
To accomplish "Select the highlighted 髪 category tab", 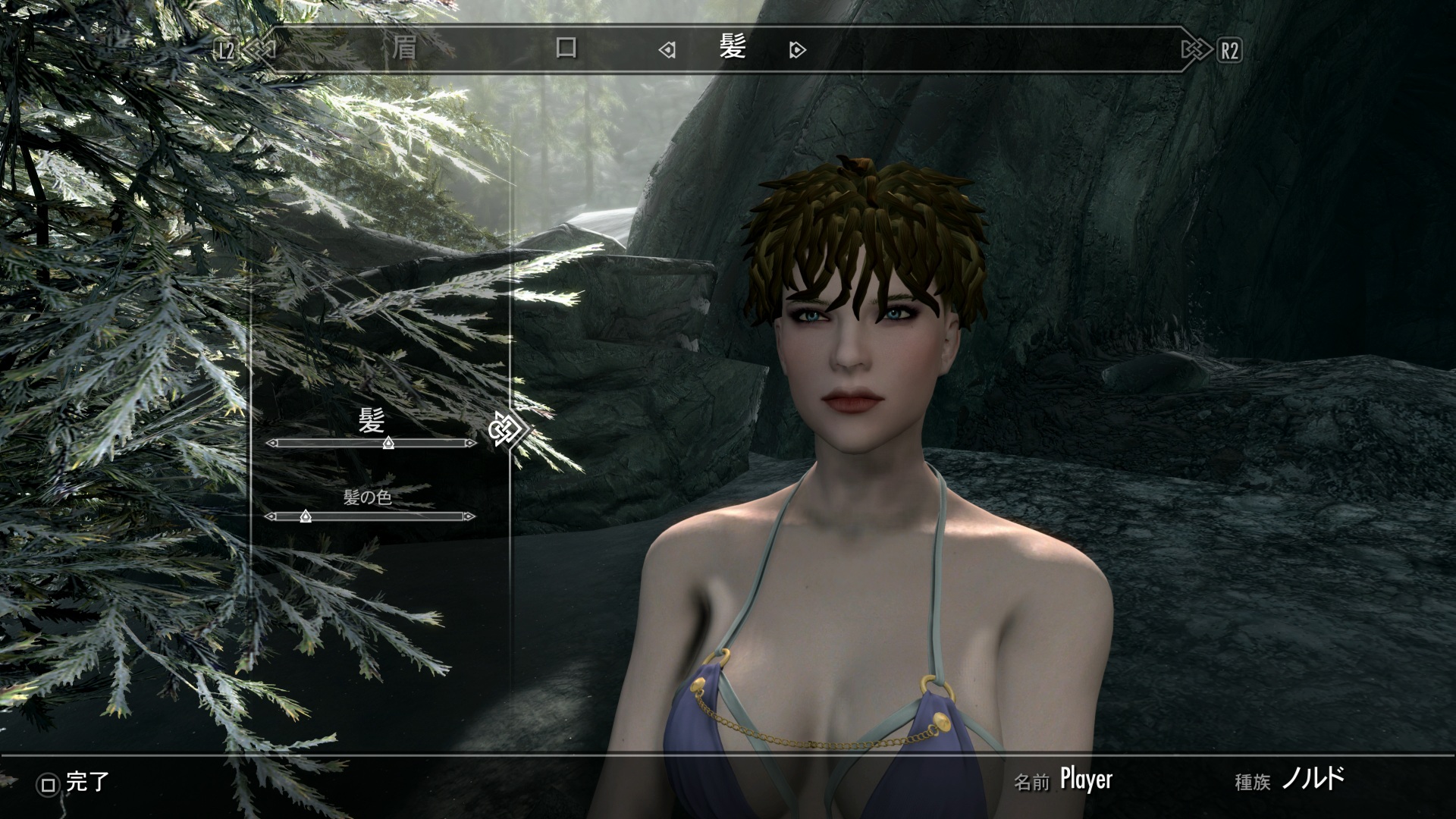I will point(733,49).
